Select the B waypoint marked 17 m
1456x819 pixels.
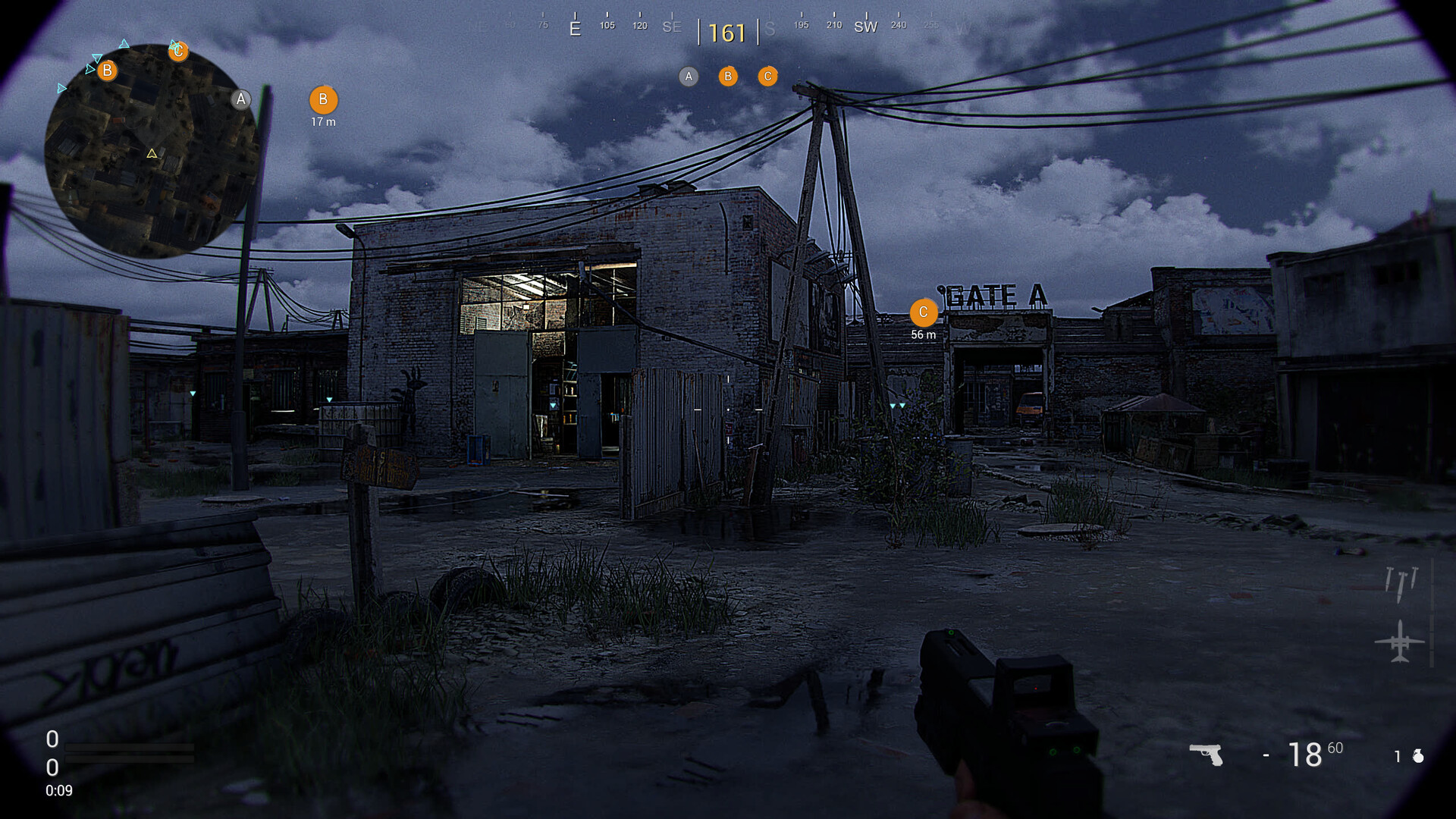click(323, 100)
